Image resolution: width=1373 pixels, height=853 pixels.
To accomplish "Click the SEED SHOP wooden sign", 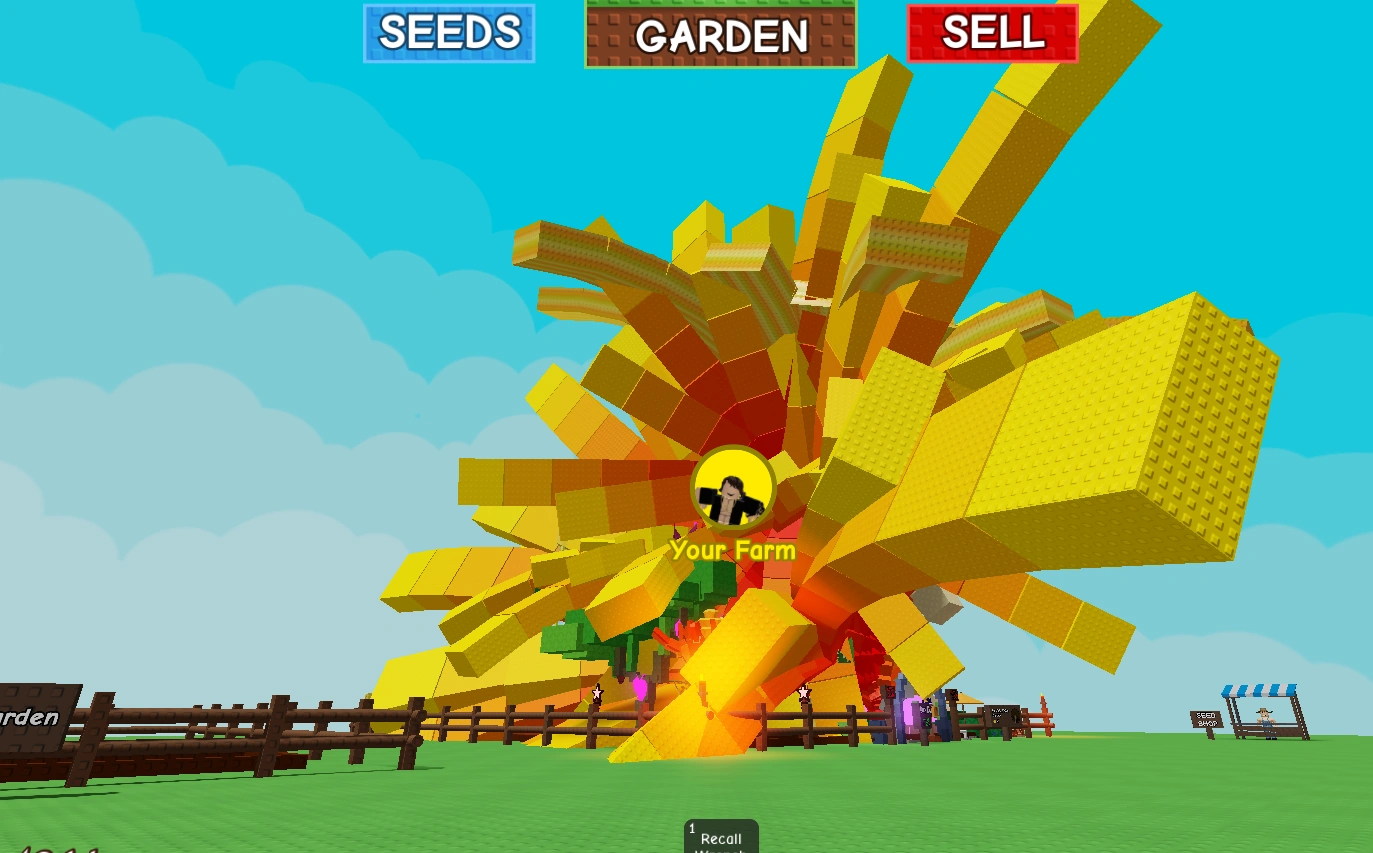I will 1207,719.
